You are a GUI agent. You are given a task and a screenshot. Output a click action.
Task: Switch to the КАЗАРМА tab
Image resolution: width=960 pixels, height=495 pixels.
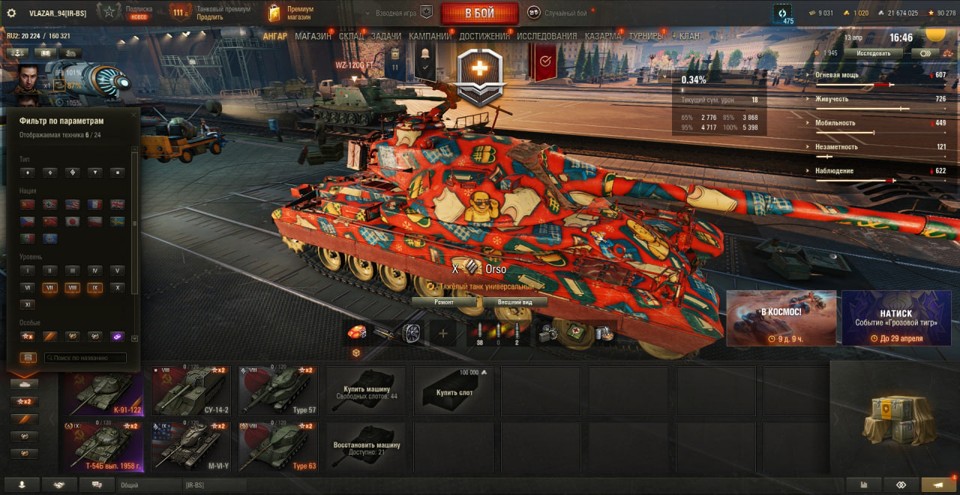pos(604,36)
